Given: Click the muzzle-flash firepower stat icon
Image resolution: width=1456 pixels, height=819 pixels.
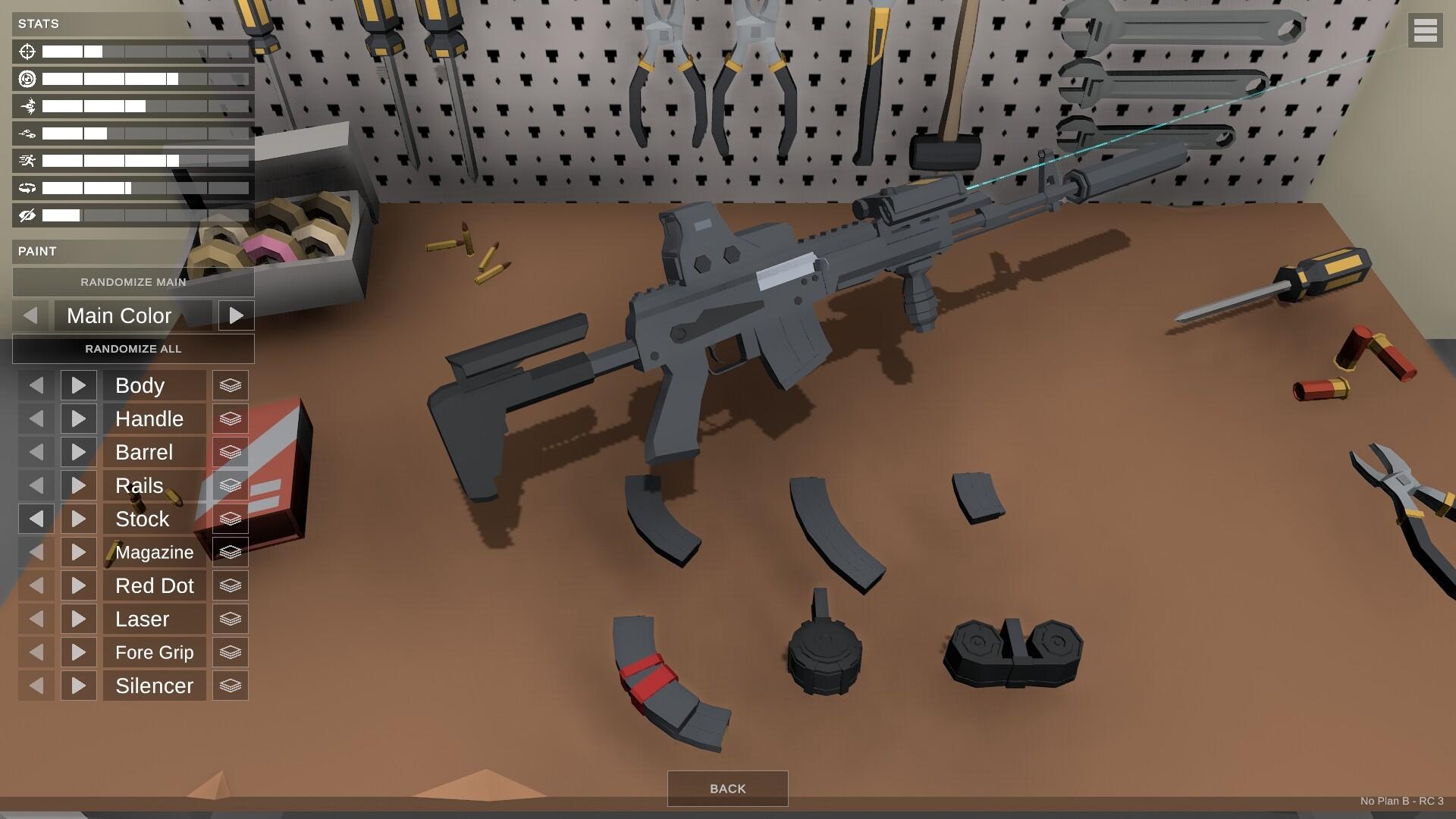Looking at the screenshot, I should (x=27, y=106).
